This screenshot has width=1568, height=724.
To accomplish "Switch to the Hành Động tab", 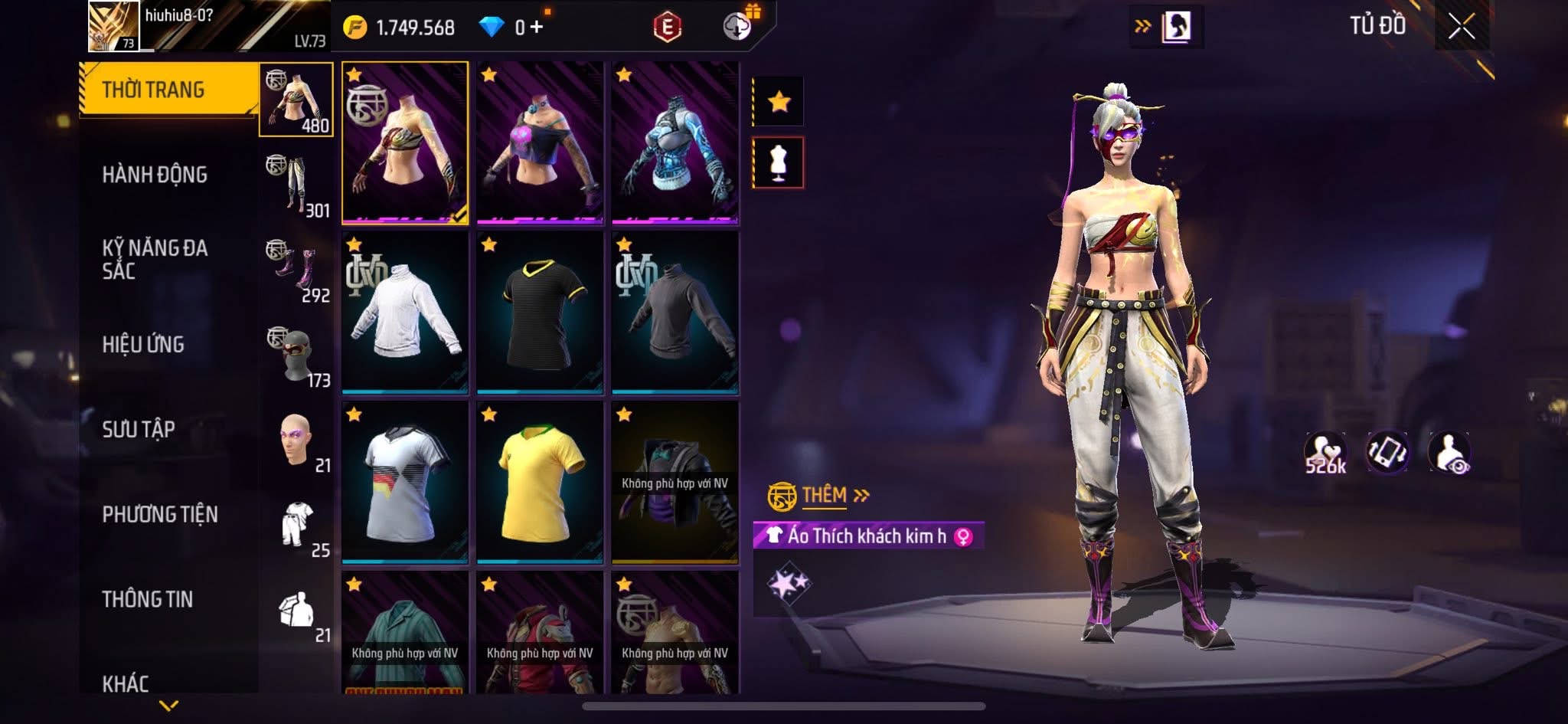I will [155, 175].
